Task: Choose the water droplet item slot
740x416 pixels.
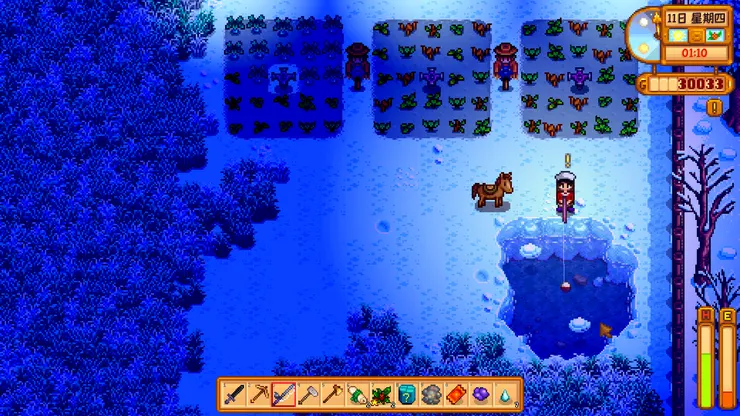Action: [x=505, y=395]
